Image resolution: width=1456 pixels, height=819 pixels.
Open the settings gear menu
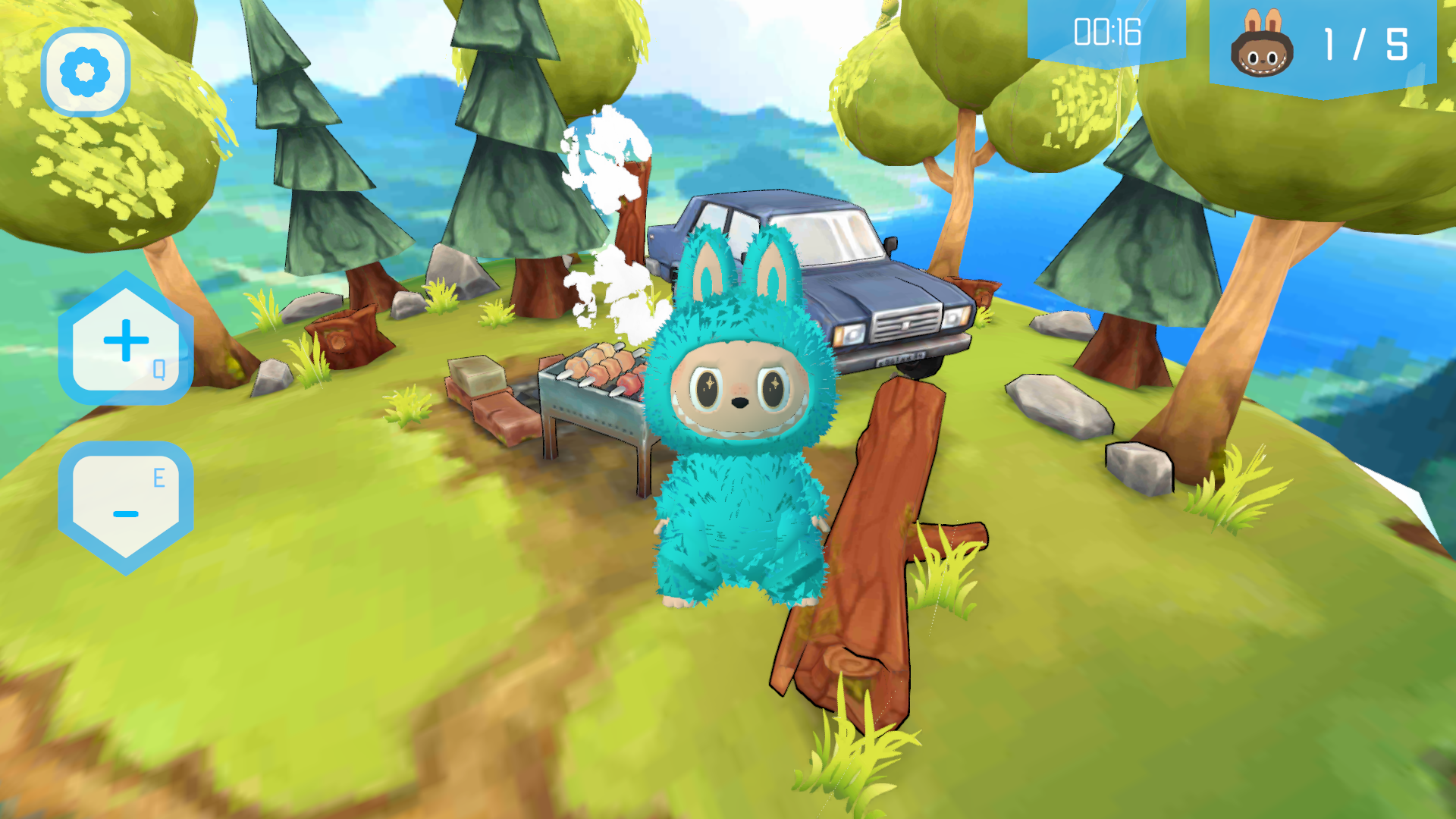[86, 71]
